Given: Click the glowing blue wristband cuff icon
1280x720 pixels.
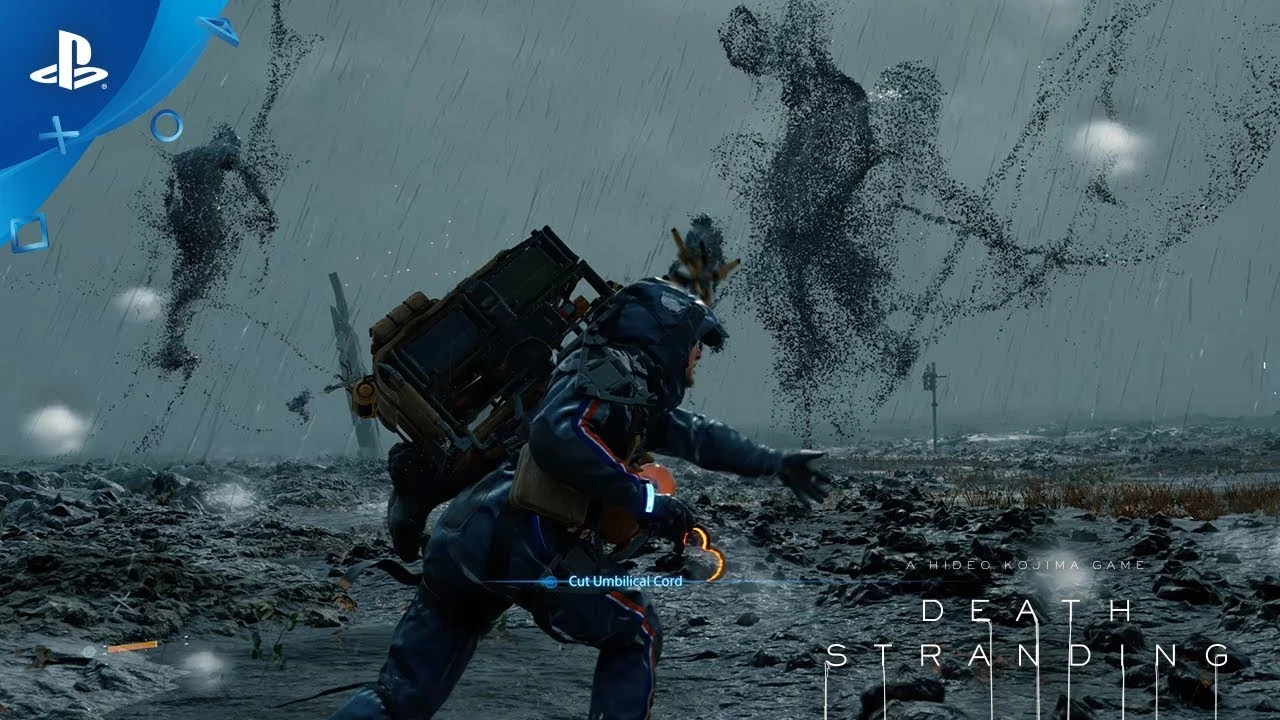Looking at the screenshot, I should tap(649, 499).
